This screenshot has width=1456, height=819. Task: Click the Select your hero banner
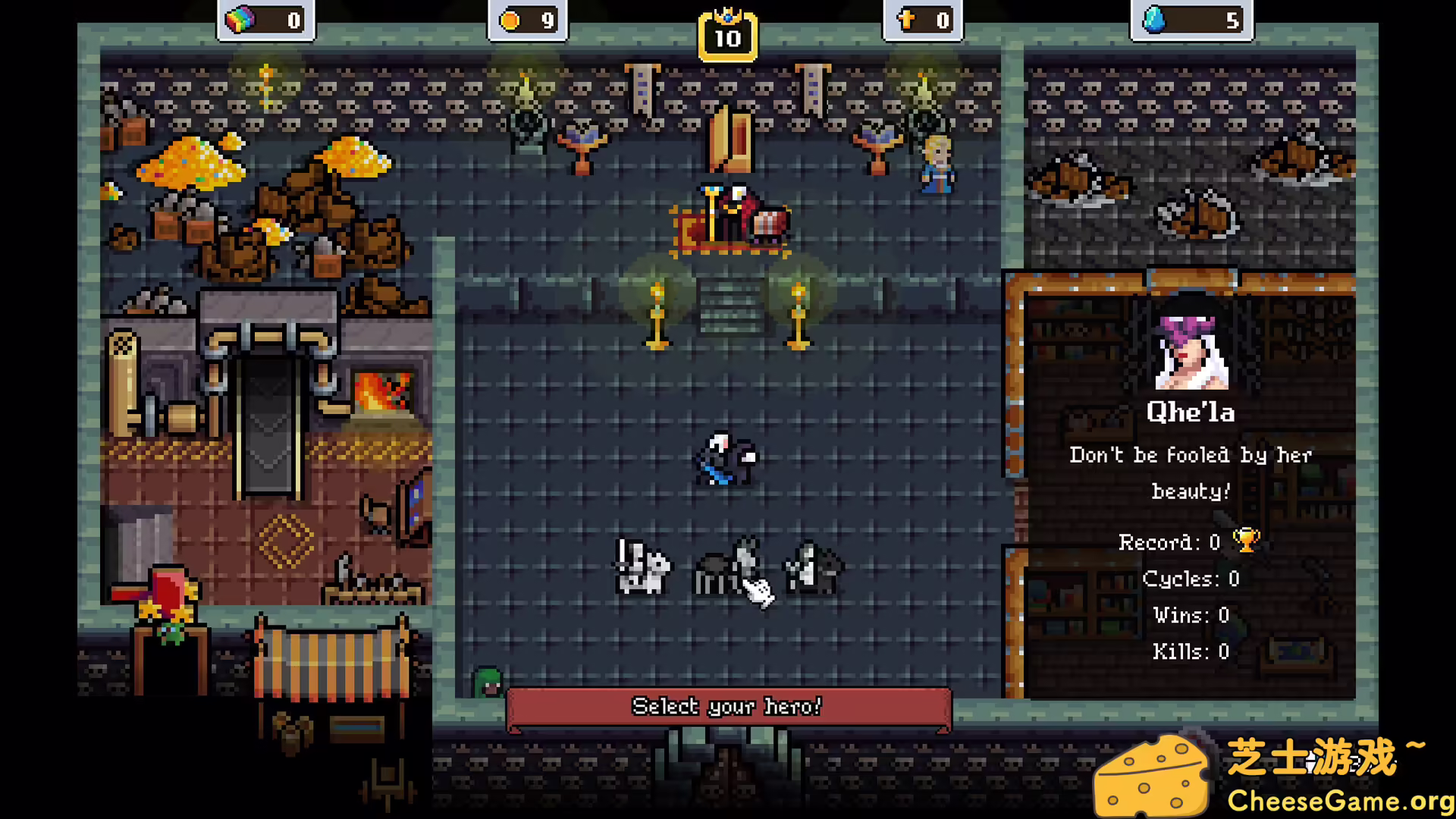click(x=726, y=706)
